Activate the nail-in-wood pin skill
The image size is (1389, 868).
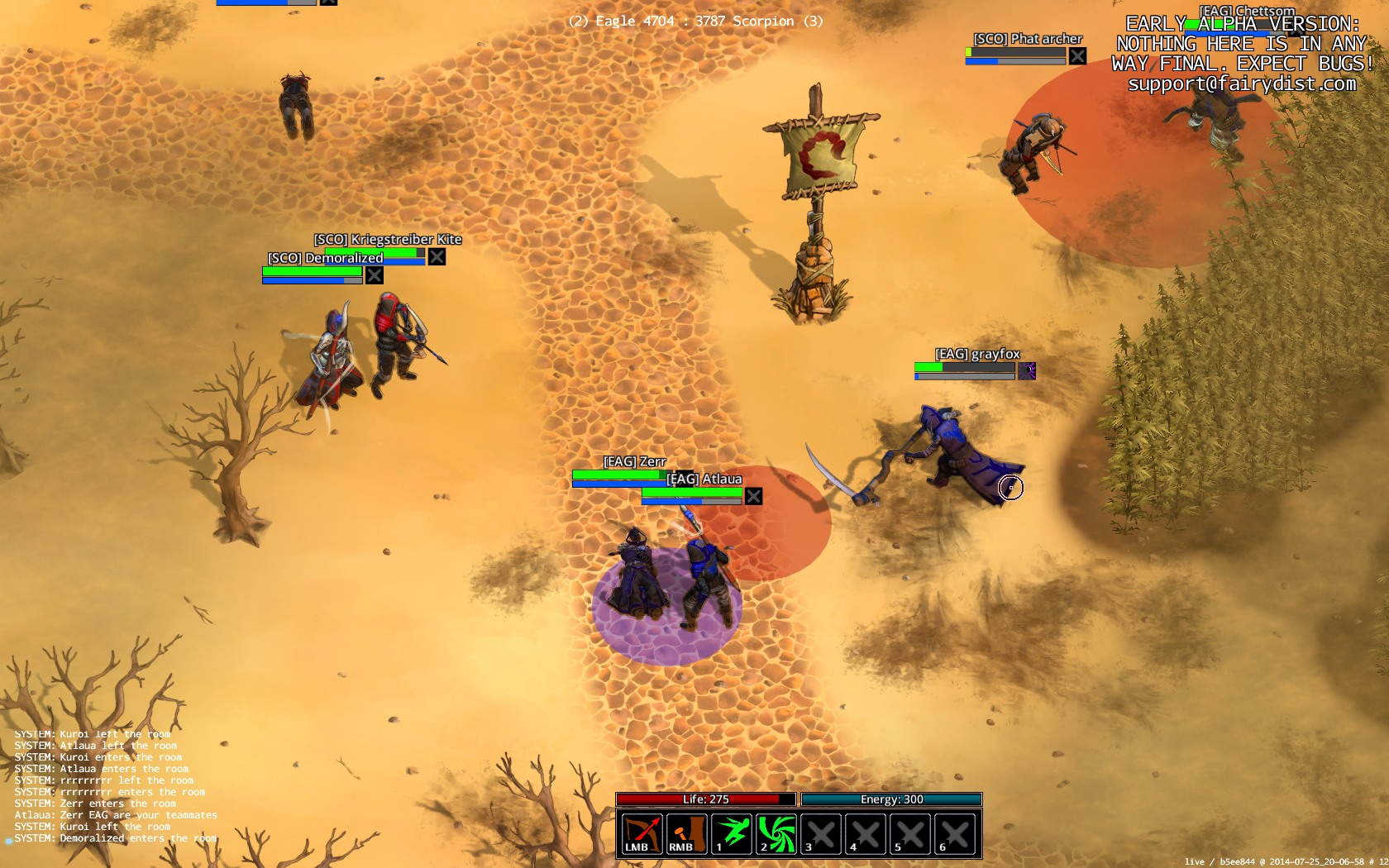point(686,833)
